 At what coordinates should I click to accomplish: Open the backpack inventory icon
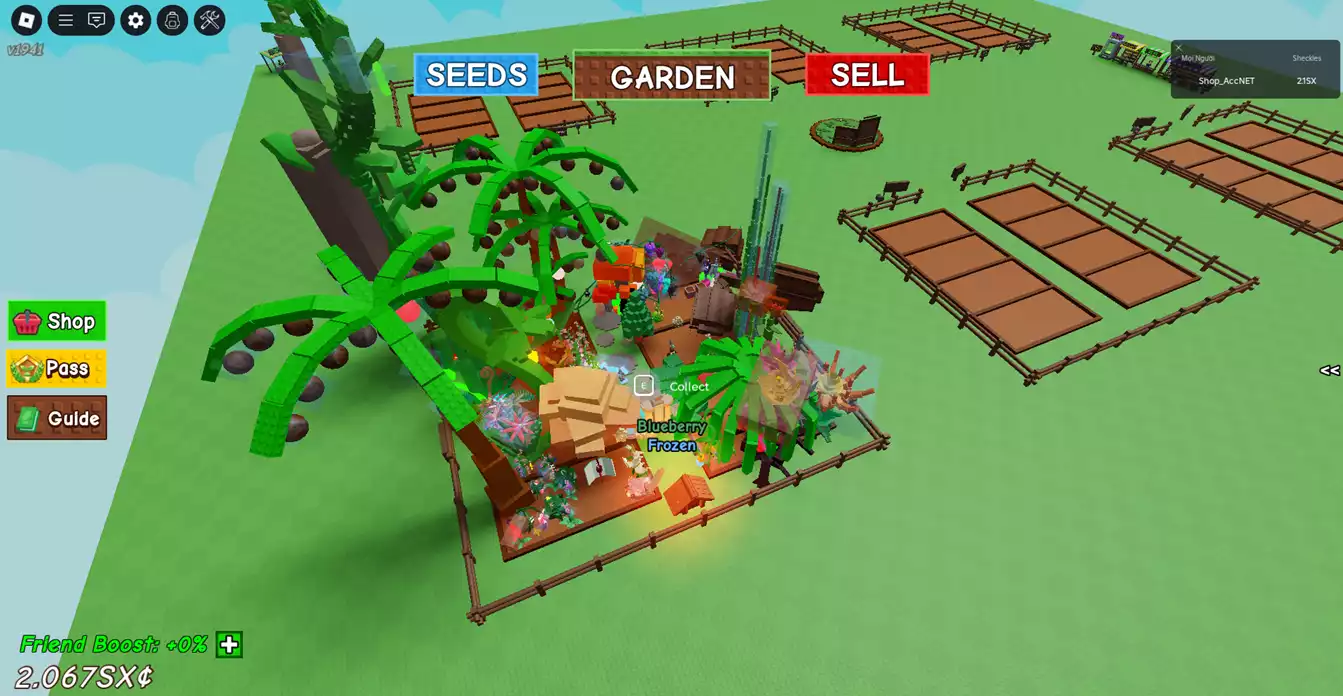pyautogui.click(x=172, y=20)
